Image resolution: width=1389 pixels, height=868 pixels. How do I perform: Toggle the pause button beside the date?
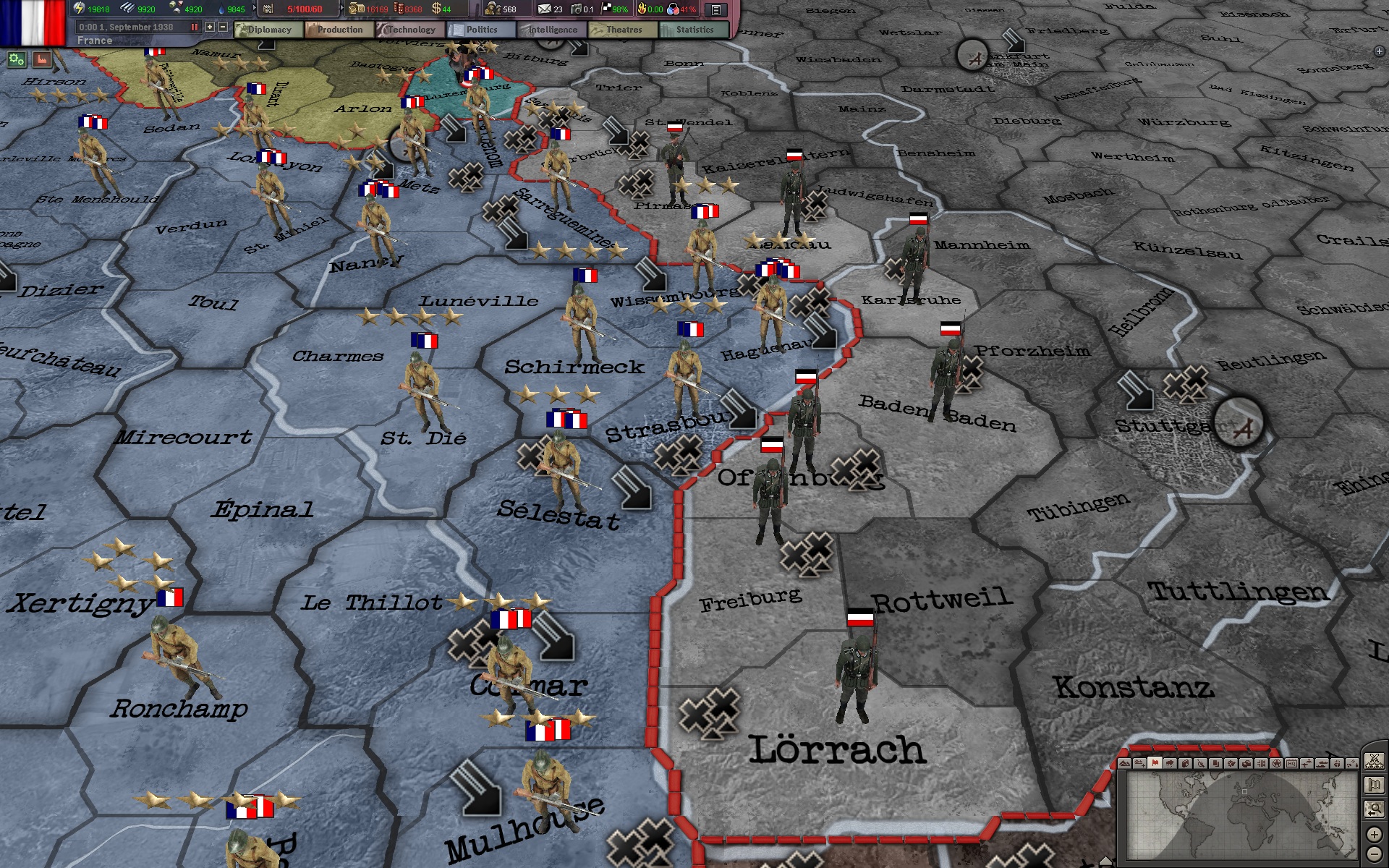pyautogui.click(x=194, y=27)
